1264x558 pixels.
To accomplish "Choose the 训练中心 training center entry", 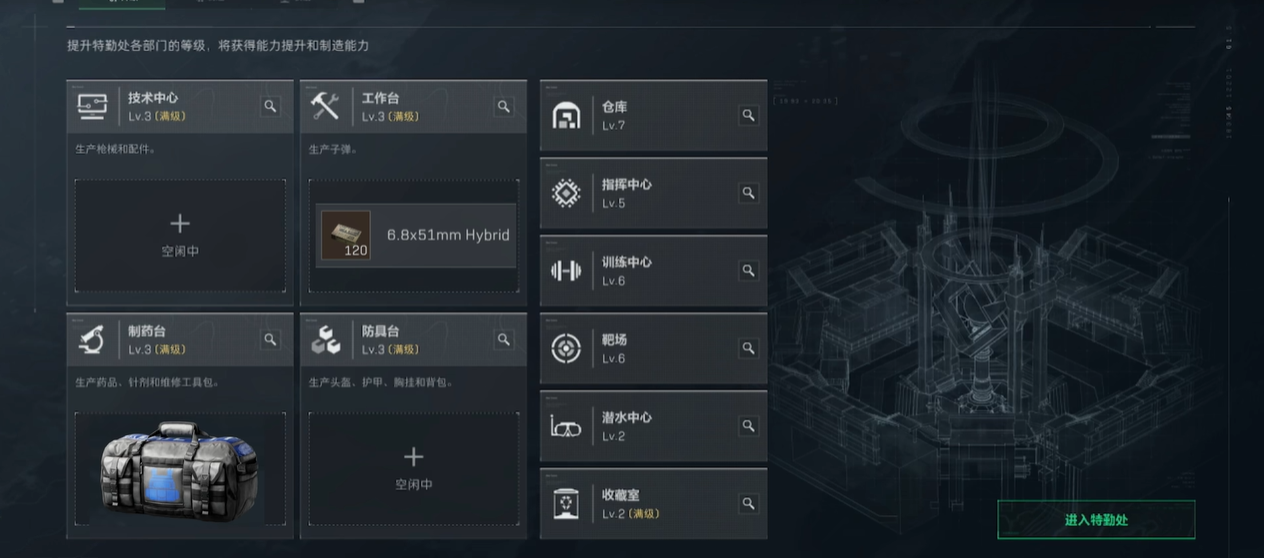I will tap(640, 271).
